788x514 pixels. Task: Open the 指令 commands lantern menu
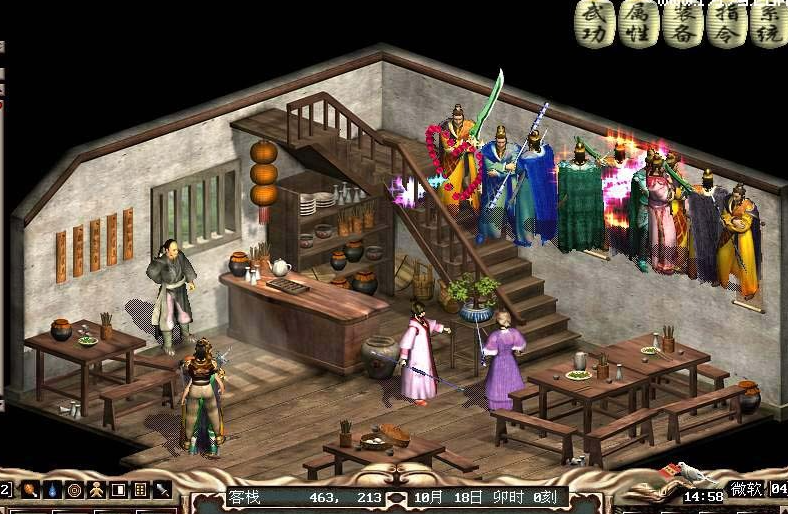click(x=726, y=23)
